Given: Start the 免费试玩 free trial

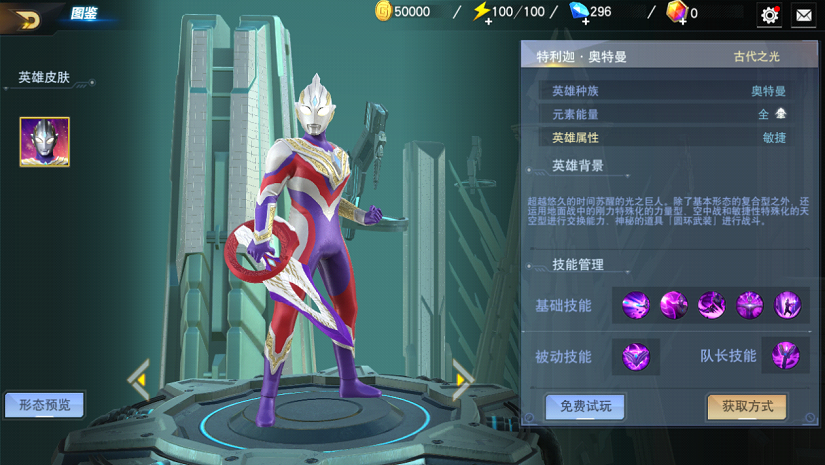Looking at the screenshot, I should click(586, 406).
